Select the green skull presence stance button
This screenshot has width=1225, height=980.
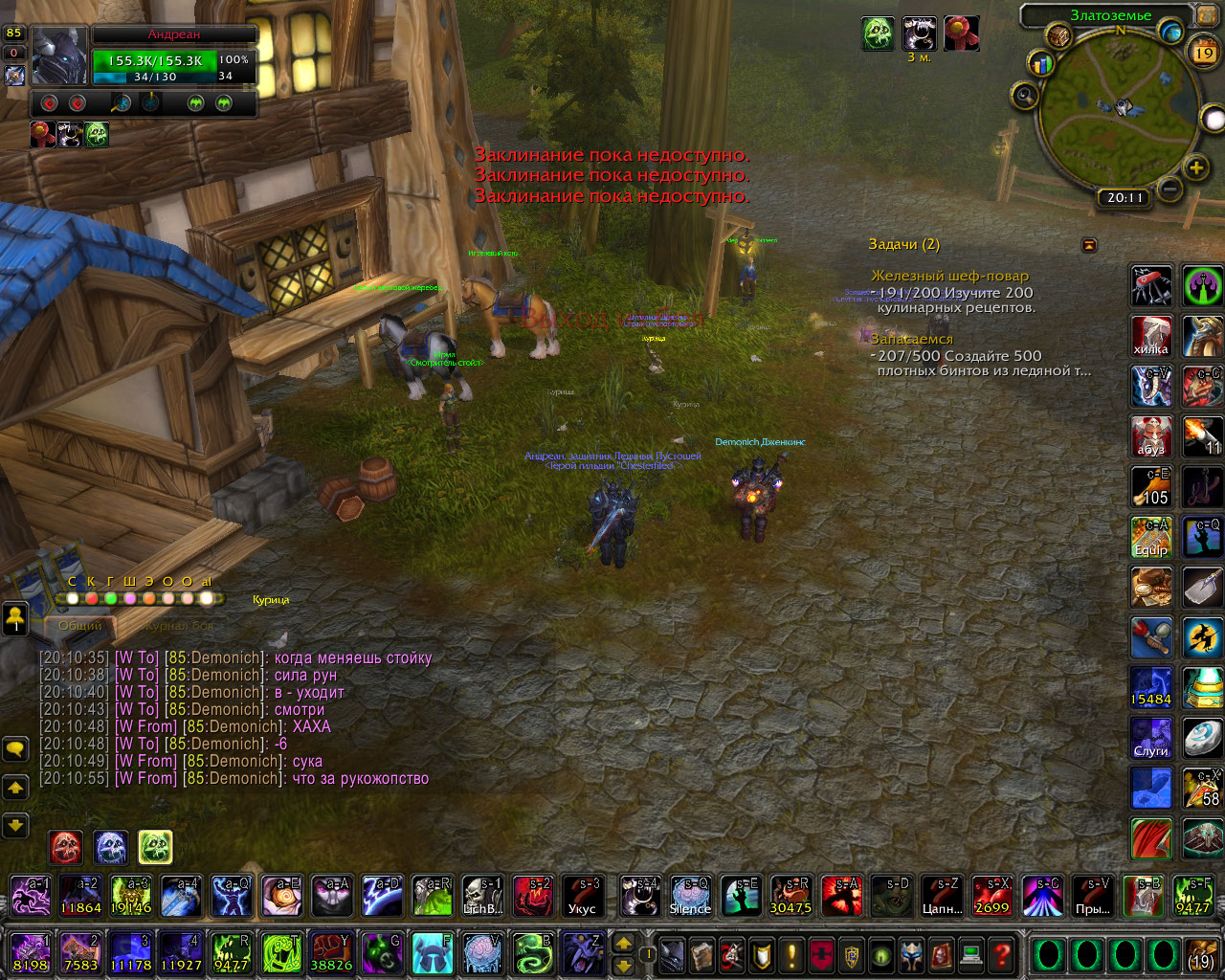(x=155, y=847)
